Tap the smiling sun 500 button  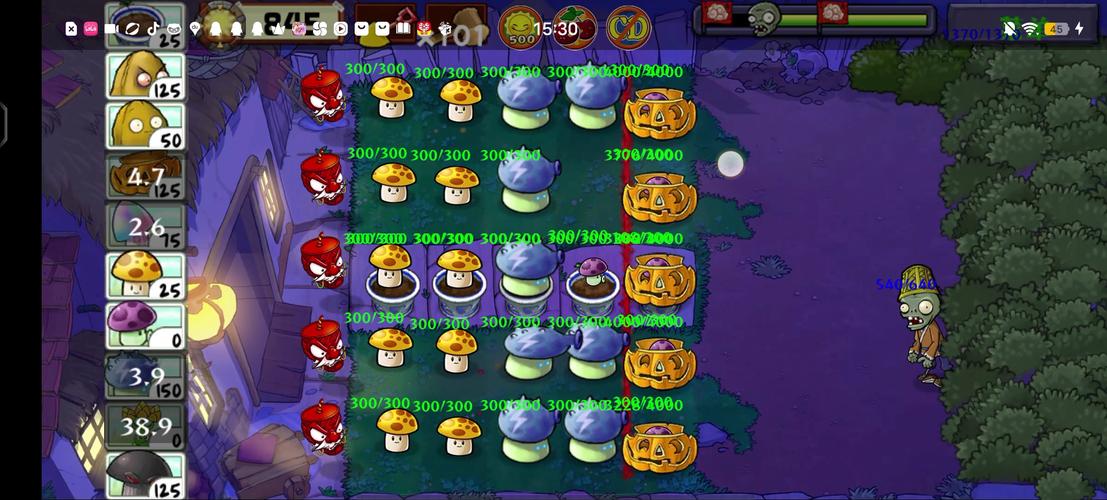tap(520, 27)
